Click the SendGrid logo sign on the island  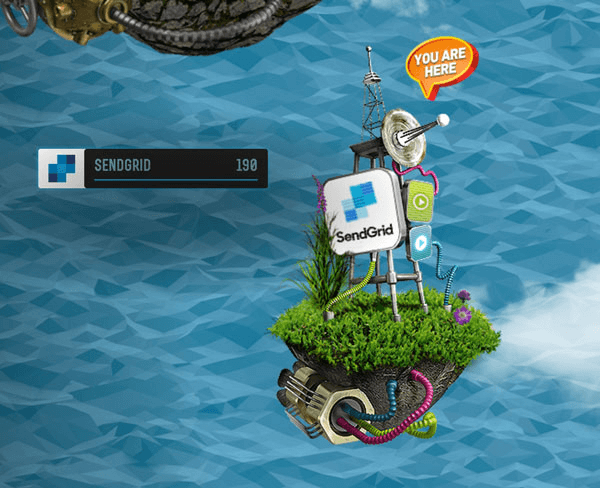361,211
